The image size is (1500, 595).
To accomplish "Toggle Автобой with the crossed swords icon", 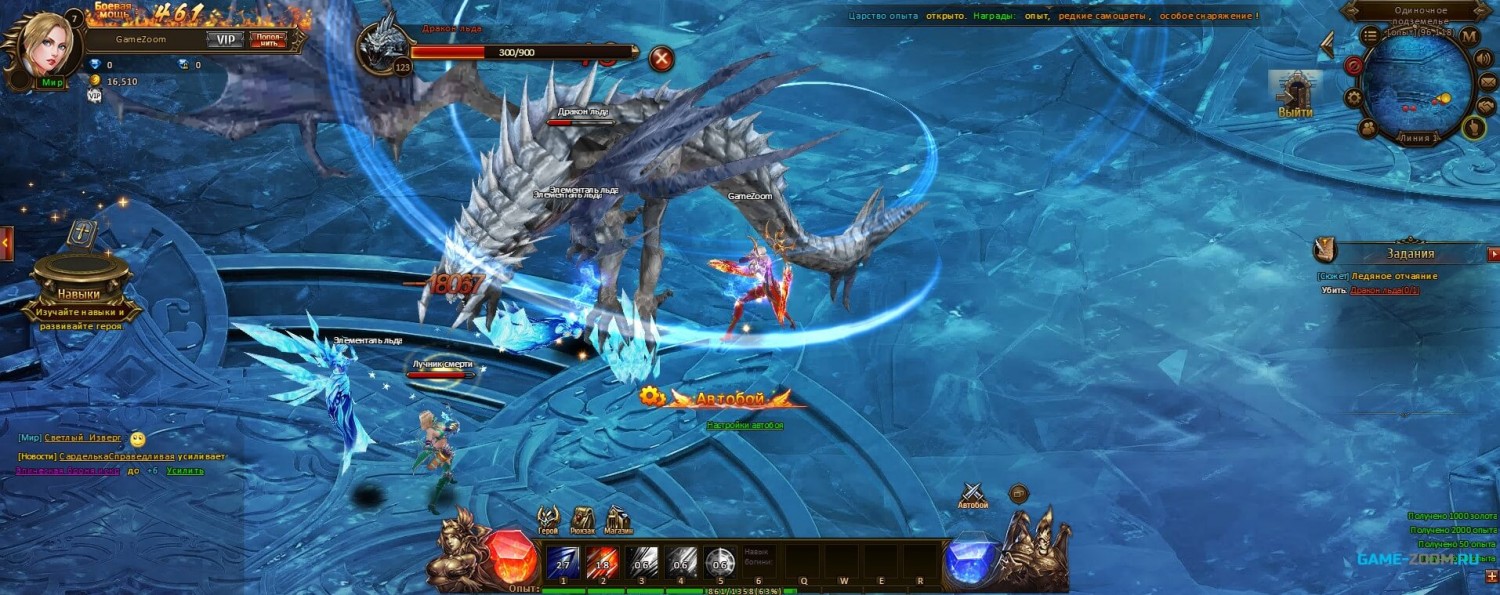I will [x=973, y=493].
